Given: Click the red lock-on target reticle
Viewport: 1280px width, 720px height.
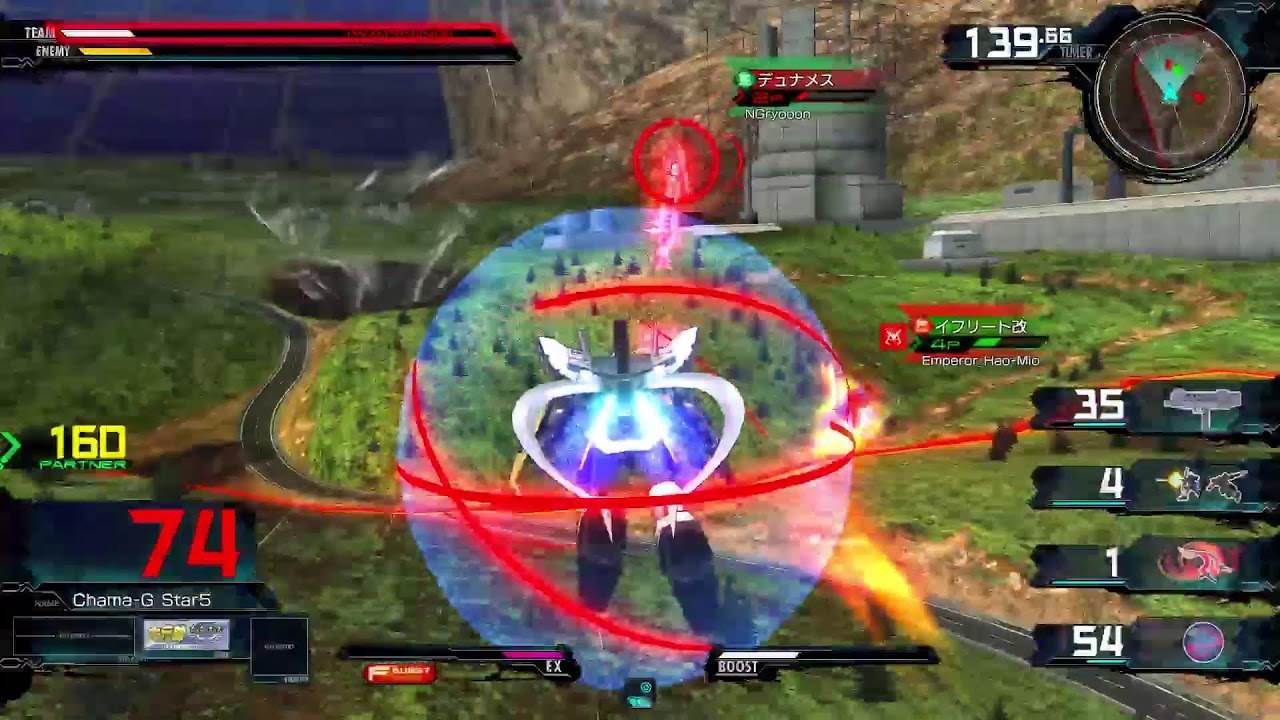Looking at the screenshot, I should coord(676,160).
